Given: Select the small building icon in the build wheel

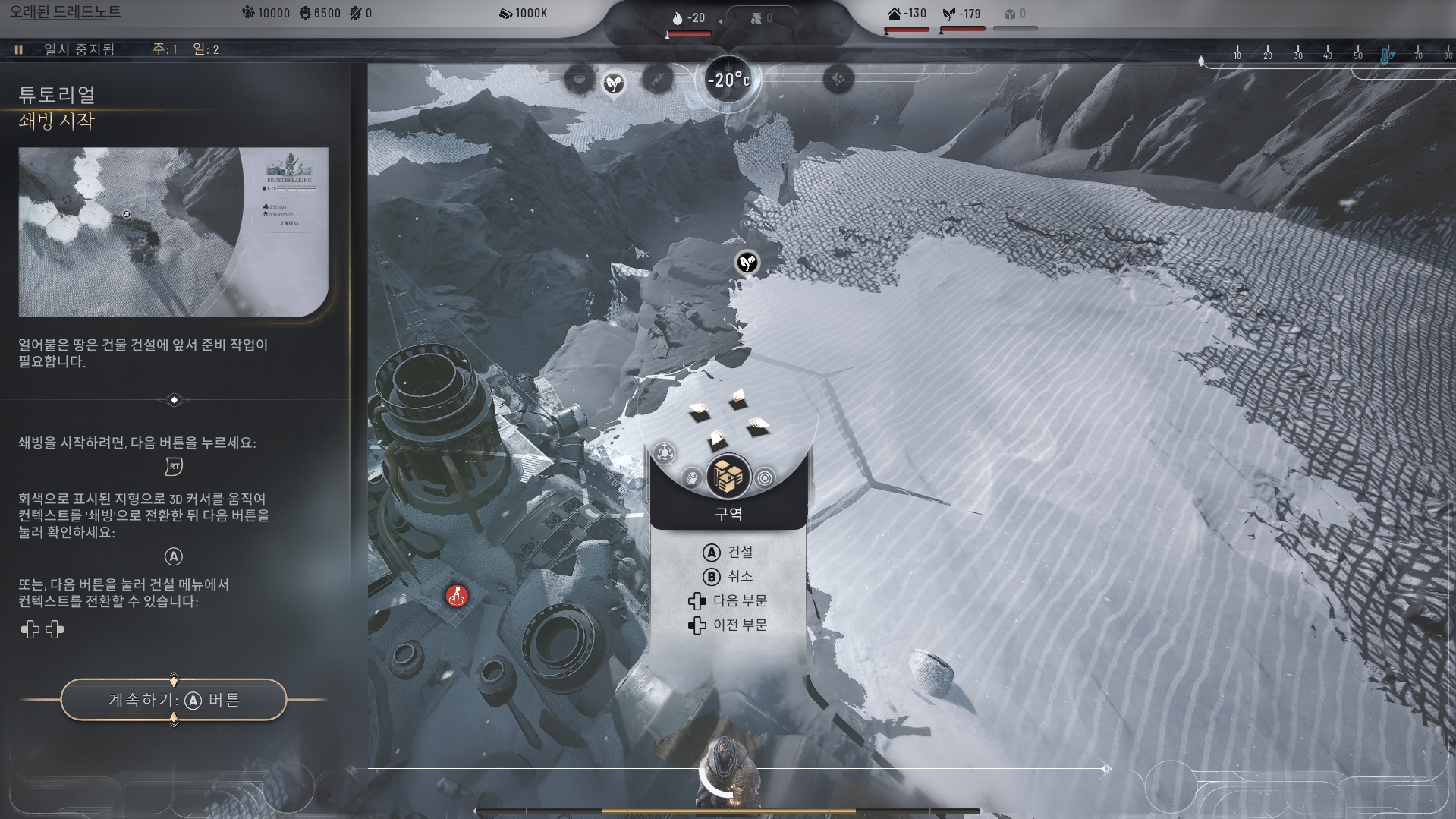Looking at the screenshot, I should [691, 477].
